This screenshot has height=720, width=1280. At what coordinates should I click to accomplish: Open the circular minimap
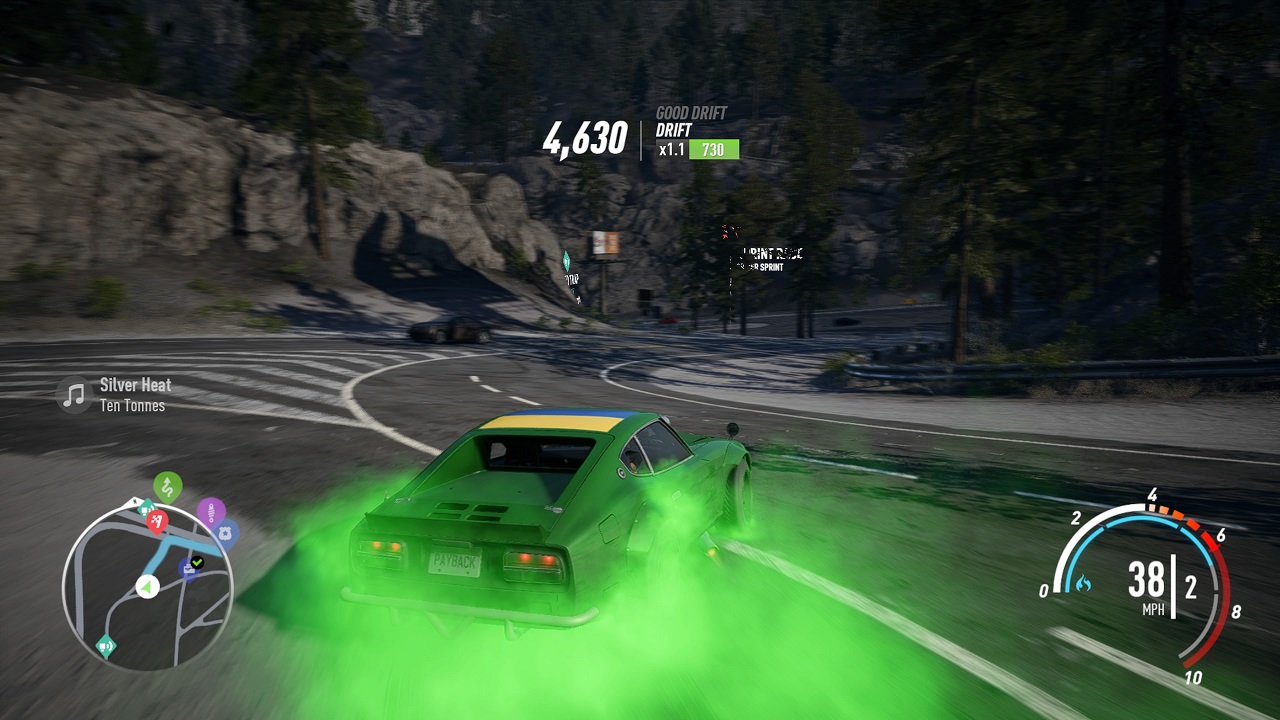(x=148, y=587)
